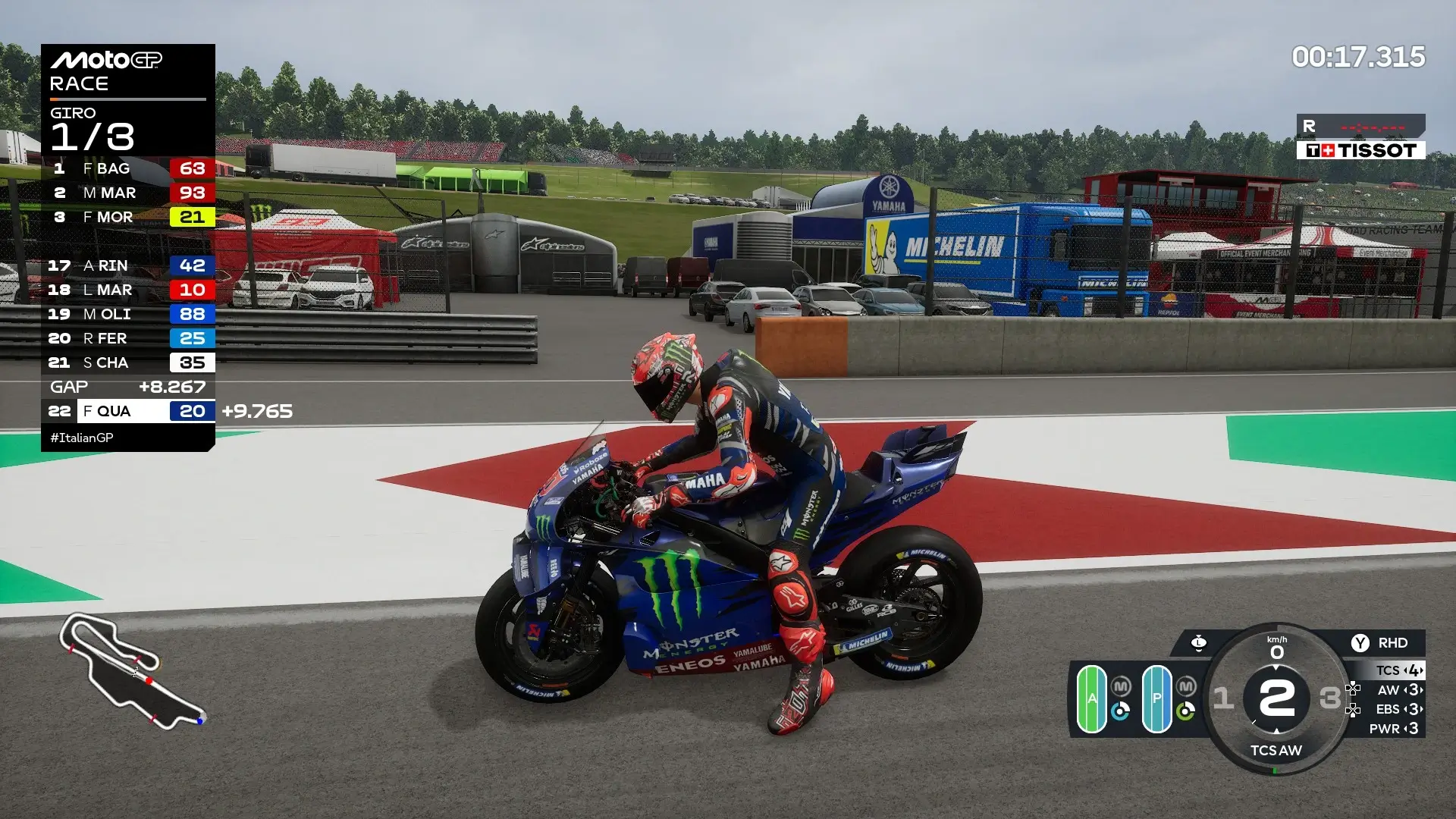This screenshot has height=819, width=1456.
Task: Pick S CHA number 35 row
Action: click(x=127, y=362)
